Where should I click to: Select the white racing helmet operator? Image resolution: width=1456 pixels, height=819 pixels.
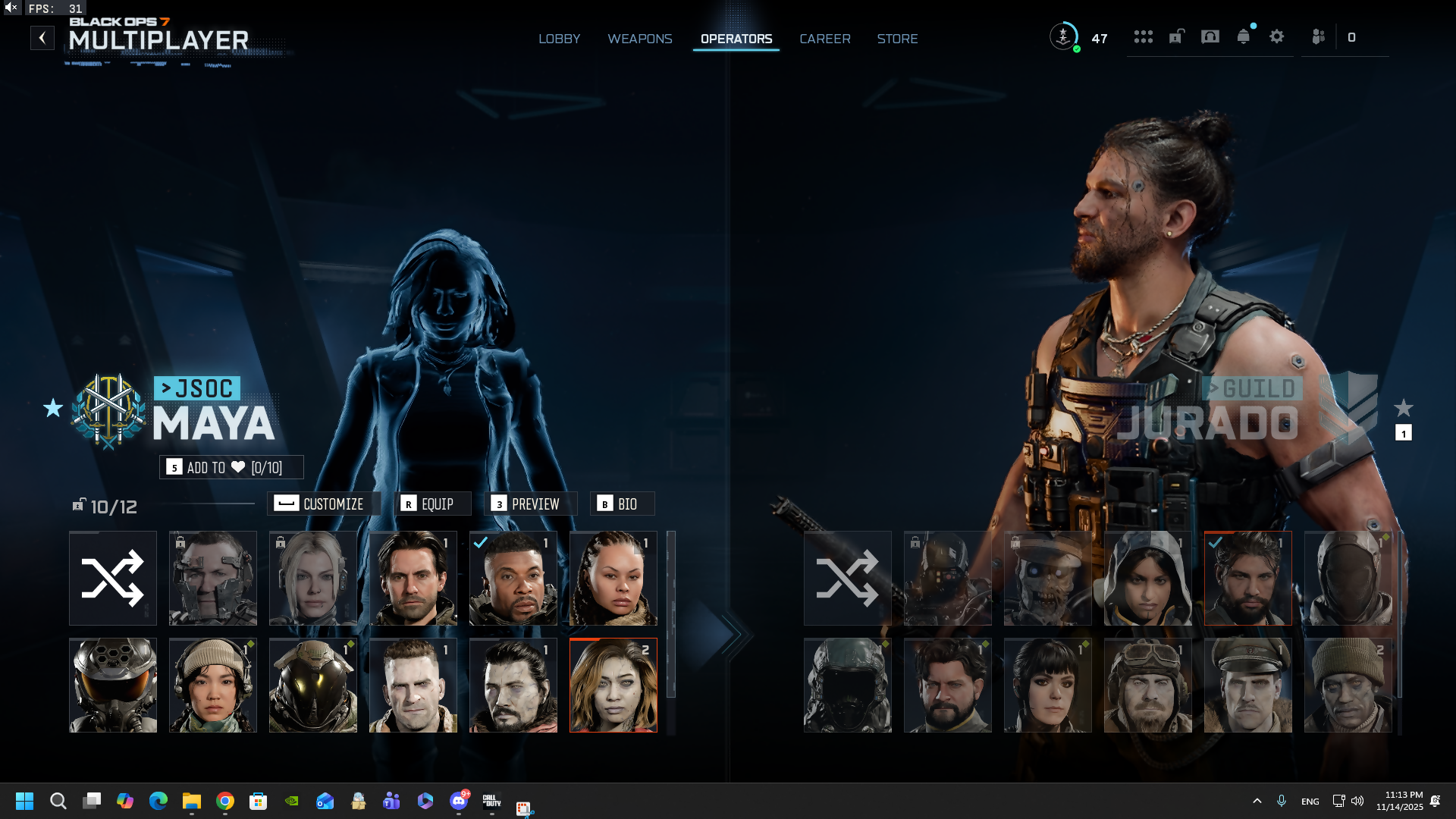[x=113, y=685]
